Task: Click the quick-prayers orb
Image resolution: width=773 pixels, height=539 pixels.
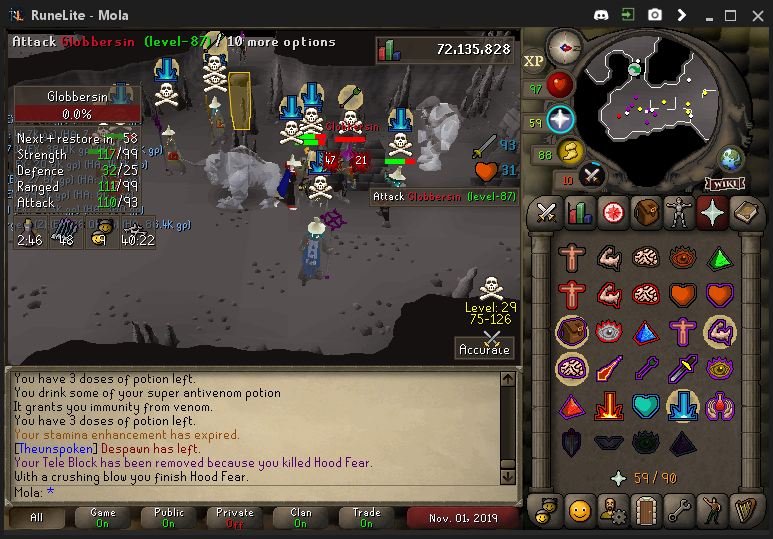Action: click(560, 120)
